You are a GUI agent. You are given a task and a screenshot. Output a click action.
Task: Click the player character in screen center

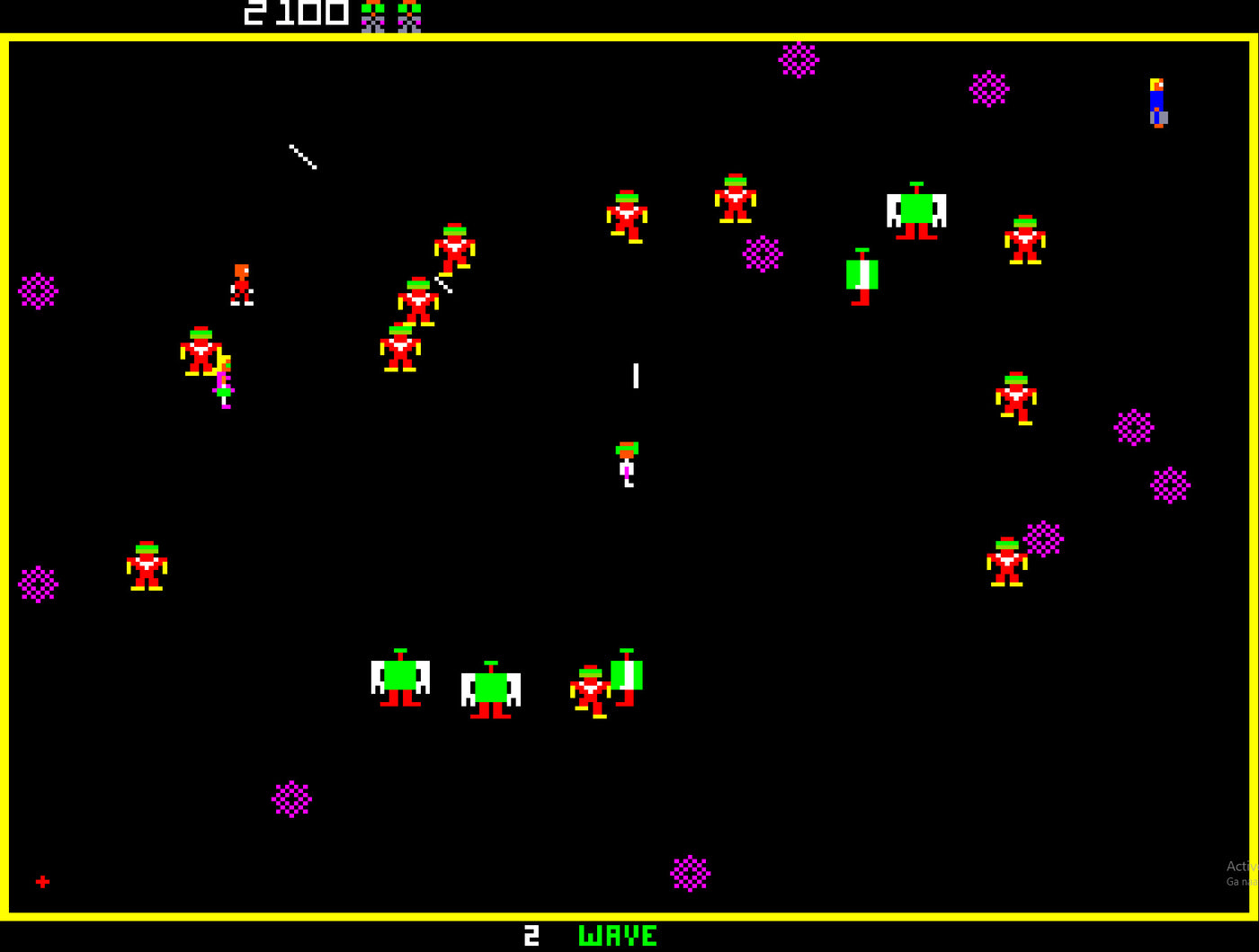[x=627, y=467]
